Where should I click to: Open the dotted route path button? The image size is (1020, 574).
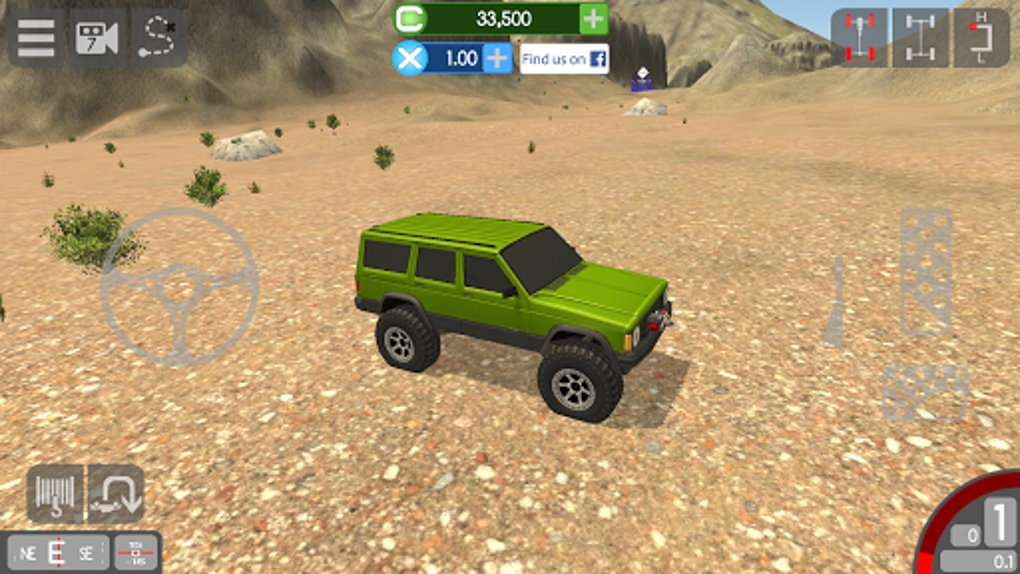click(x=159, y=39)
